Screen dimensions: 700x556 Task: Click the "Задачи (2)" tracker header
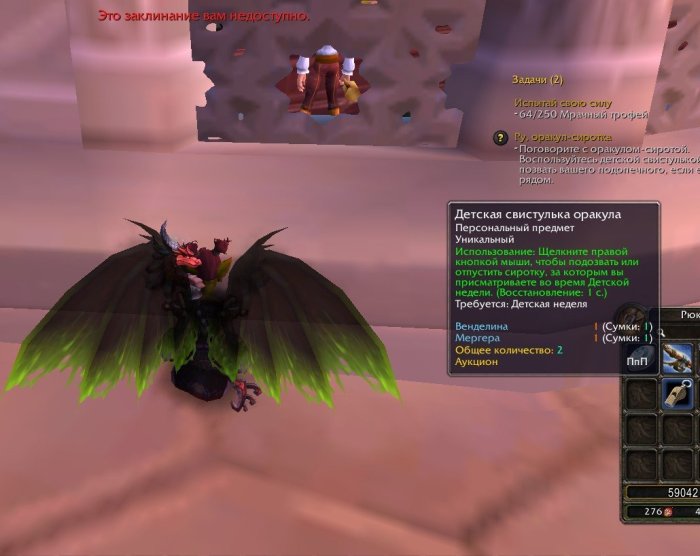tap(537, 79)
